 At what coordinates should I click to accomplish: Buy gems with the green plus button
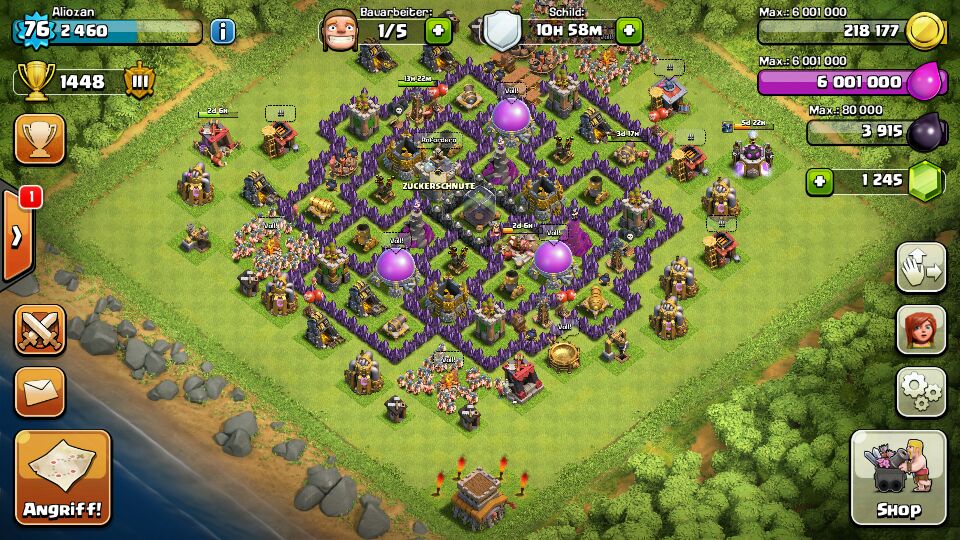click(x=820, y=181)
